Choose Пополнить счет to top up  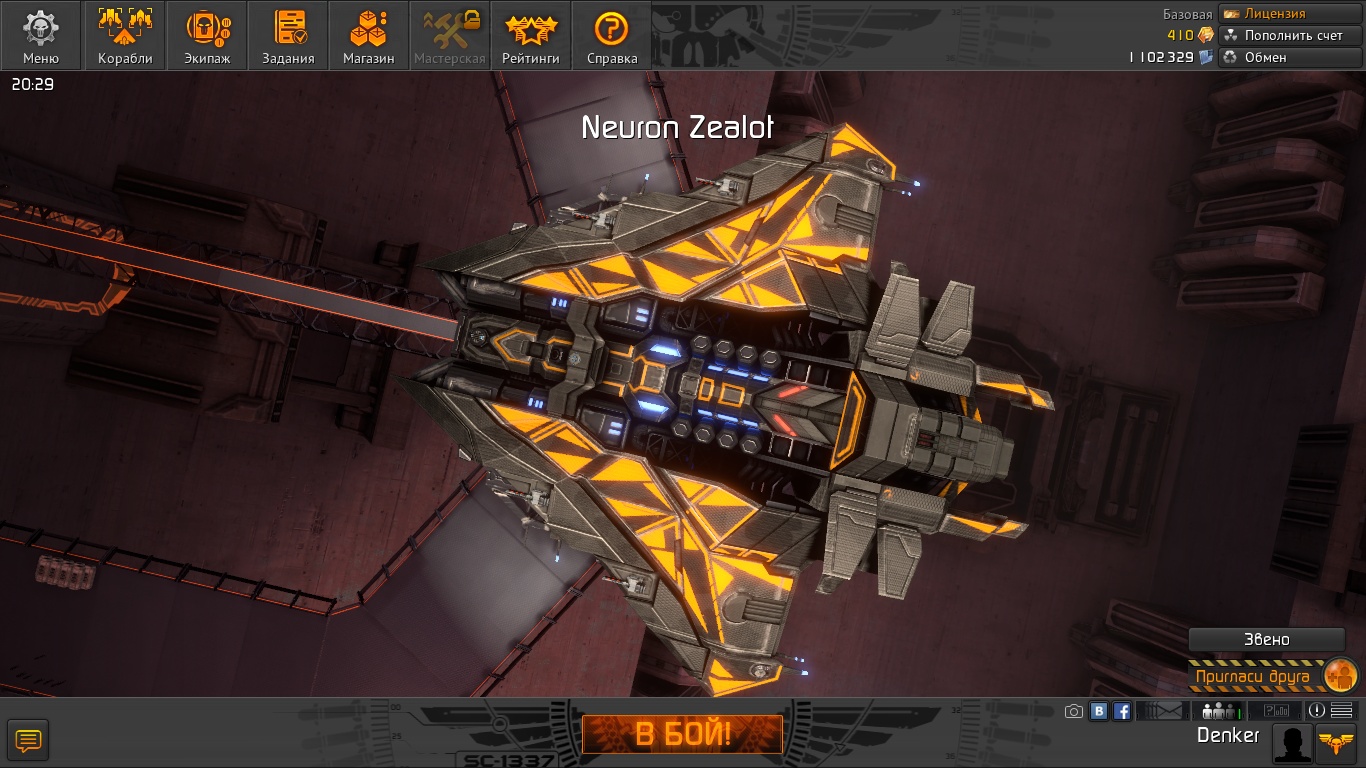(x=1290, y=35)
